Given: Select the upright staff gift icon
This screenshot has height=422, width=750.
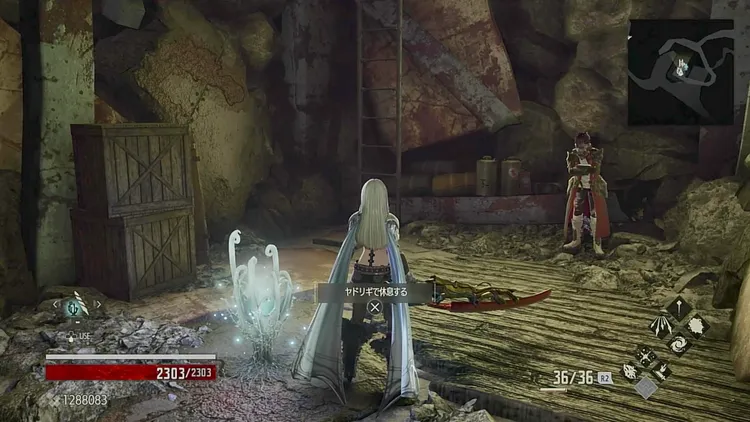Looking at the screenshot, I should click(680, 307).
